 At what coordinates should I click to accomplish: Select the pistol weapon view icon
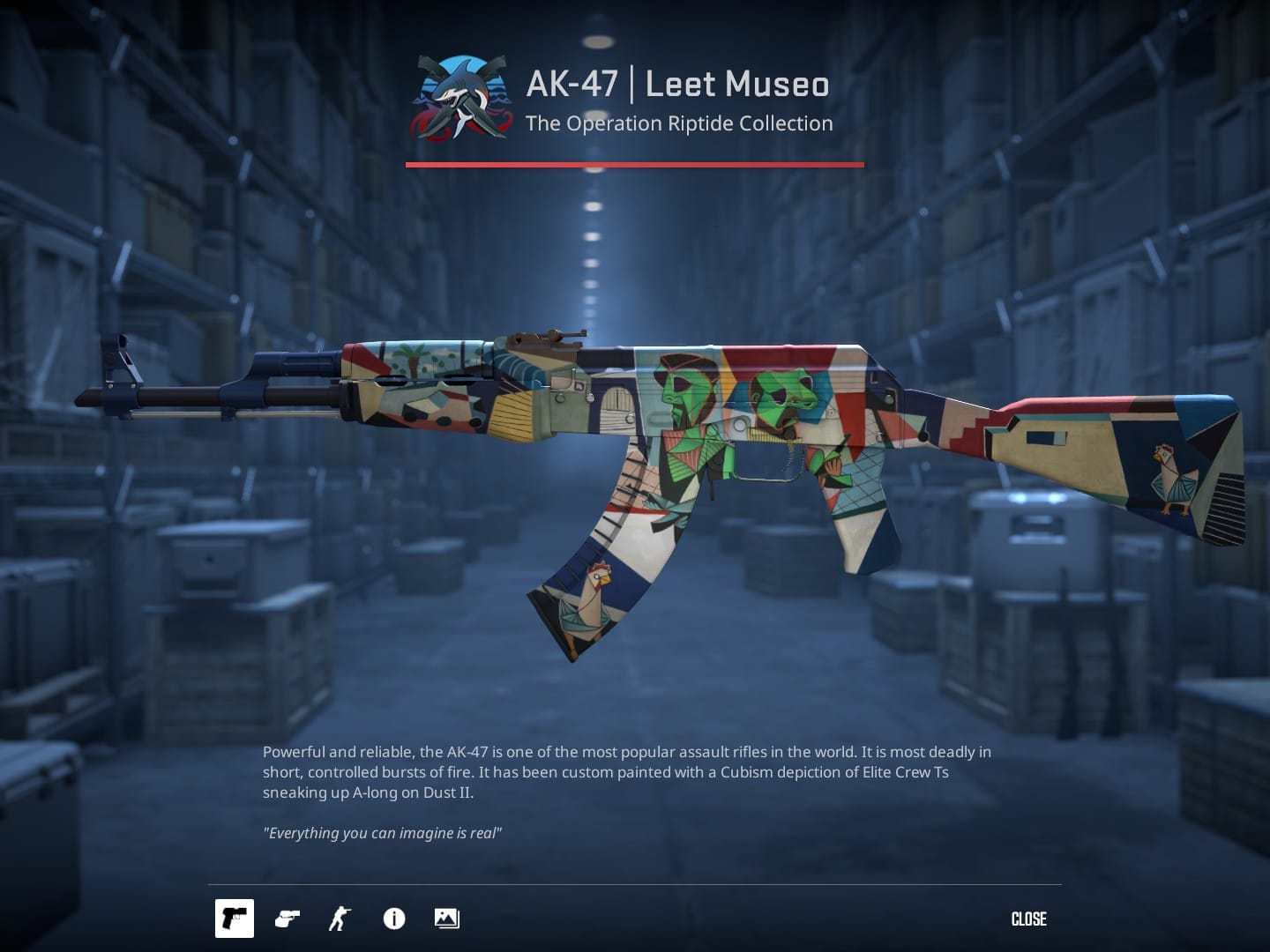235,919
